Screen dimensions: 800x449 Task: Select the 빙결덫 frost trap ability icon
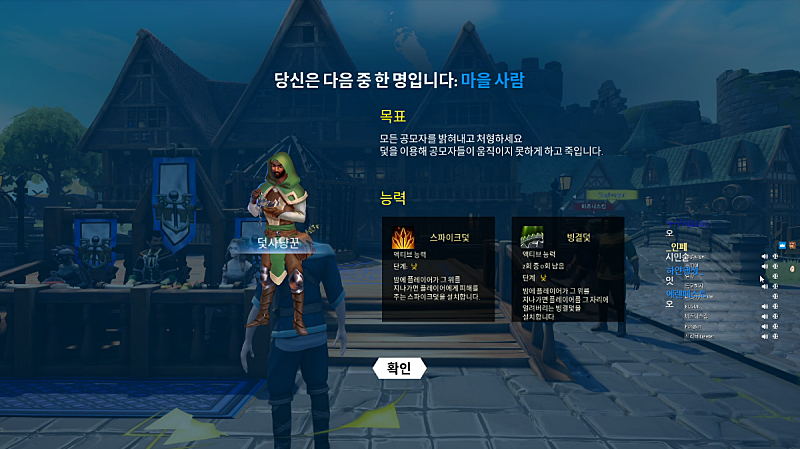coord(532,238)
